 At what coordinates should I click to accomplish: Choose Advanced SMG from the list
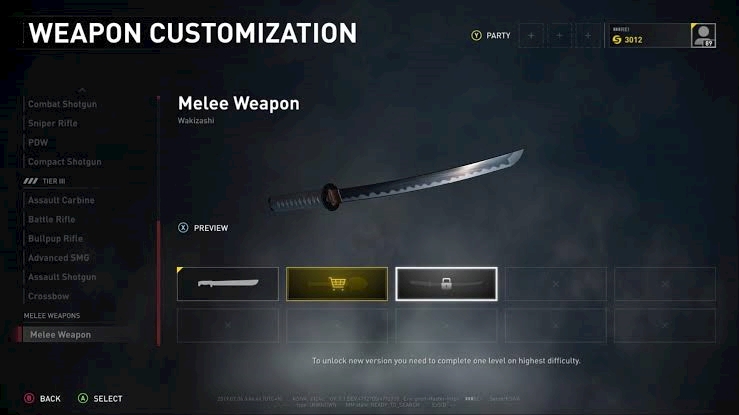tap(58, 258)
